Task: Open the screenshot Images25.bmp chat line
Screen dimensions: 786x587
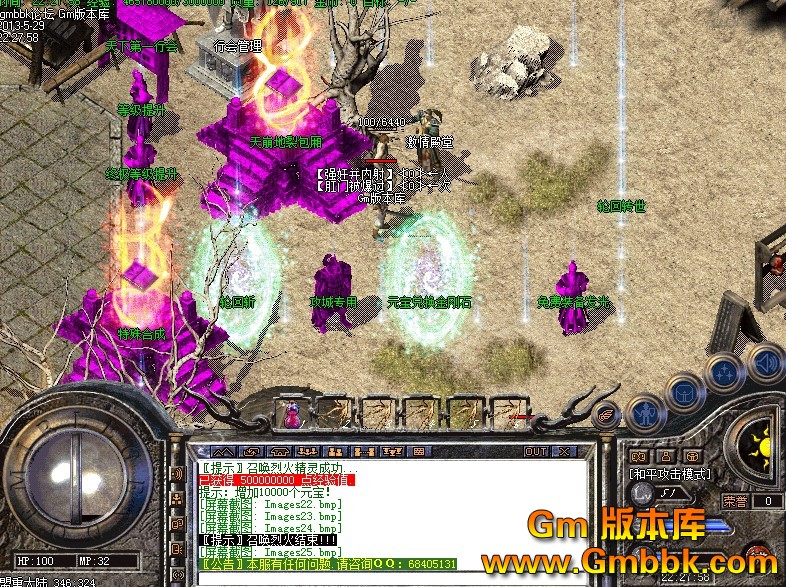Action: [271, 552]
